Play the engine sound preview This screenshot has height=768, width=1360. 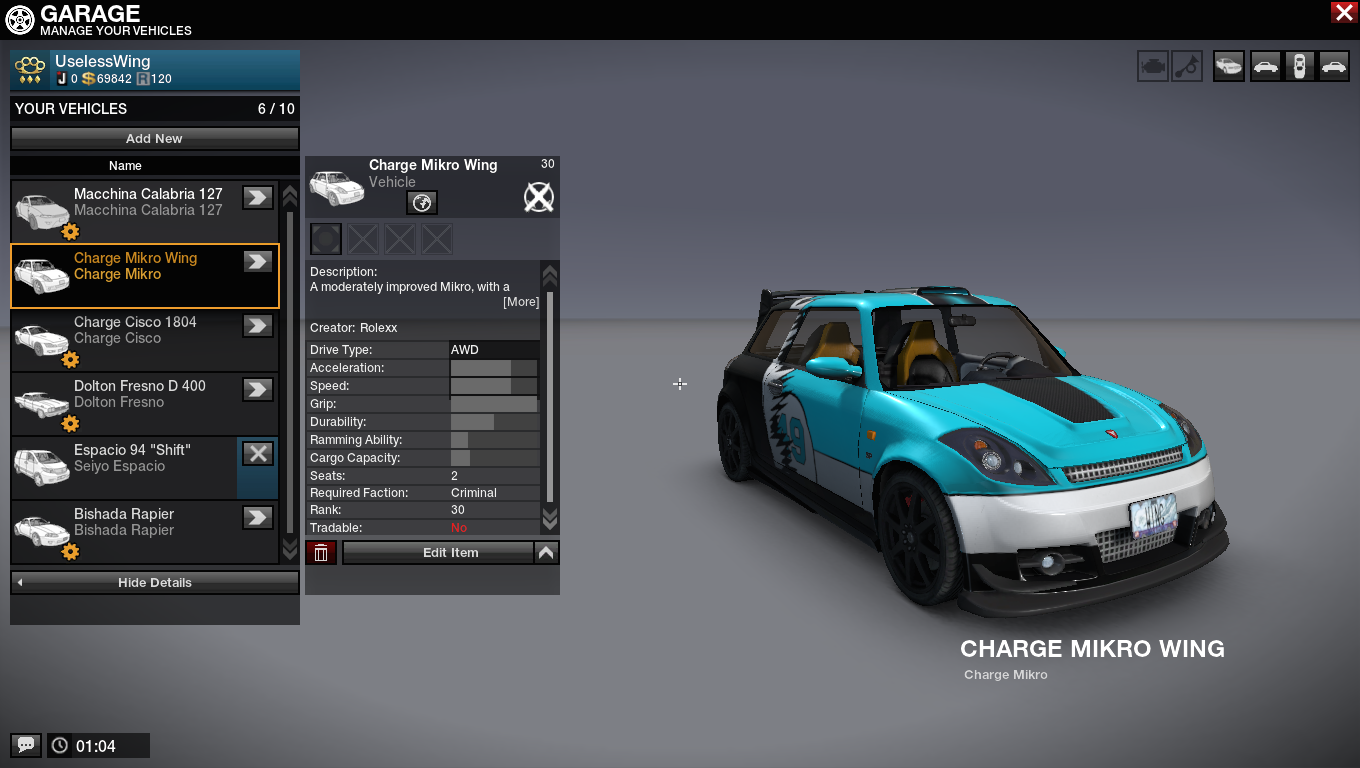click(1153, 67)
